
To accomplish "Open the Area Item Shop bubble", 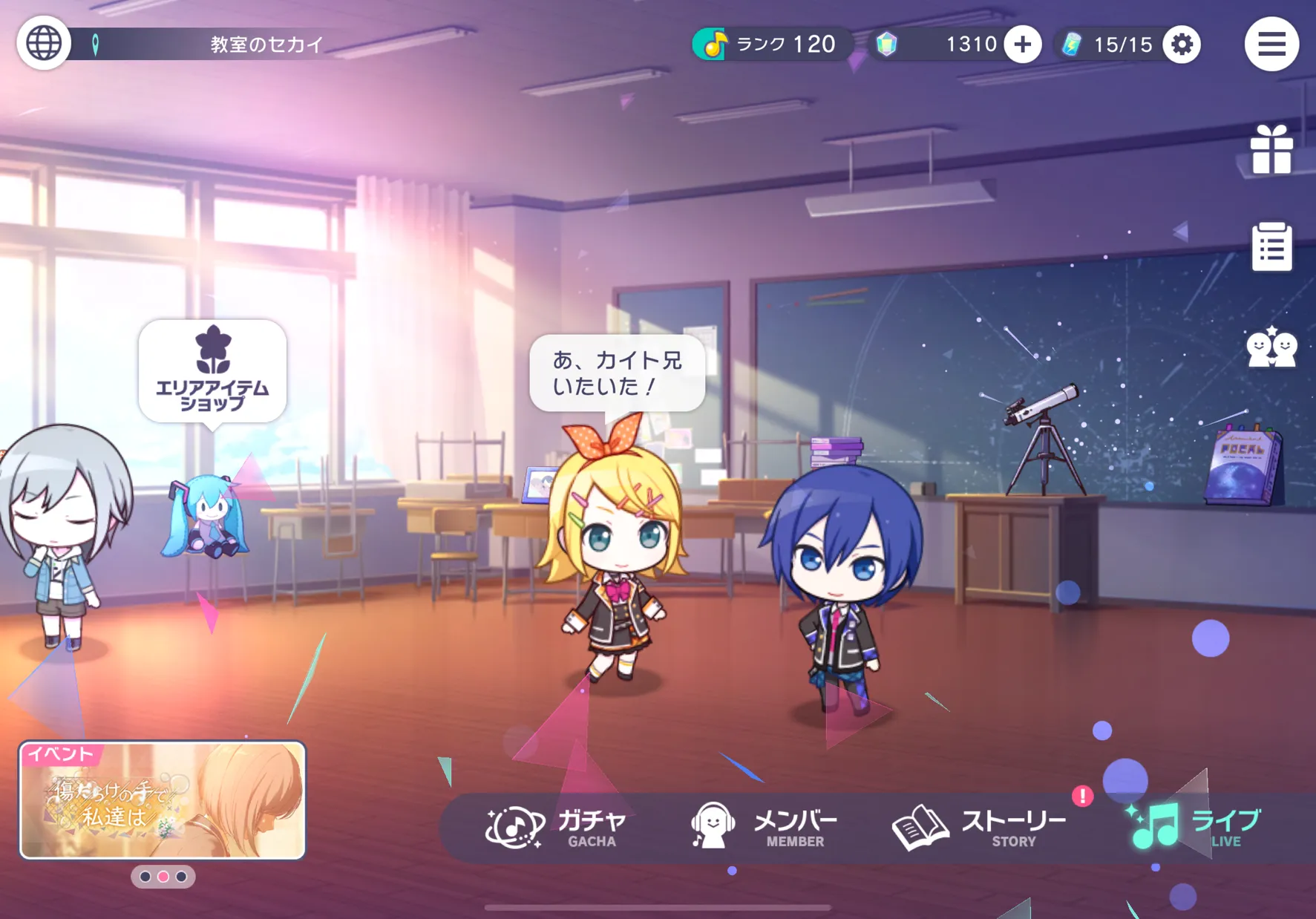I will click(x=212, y=371).
